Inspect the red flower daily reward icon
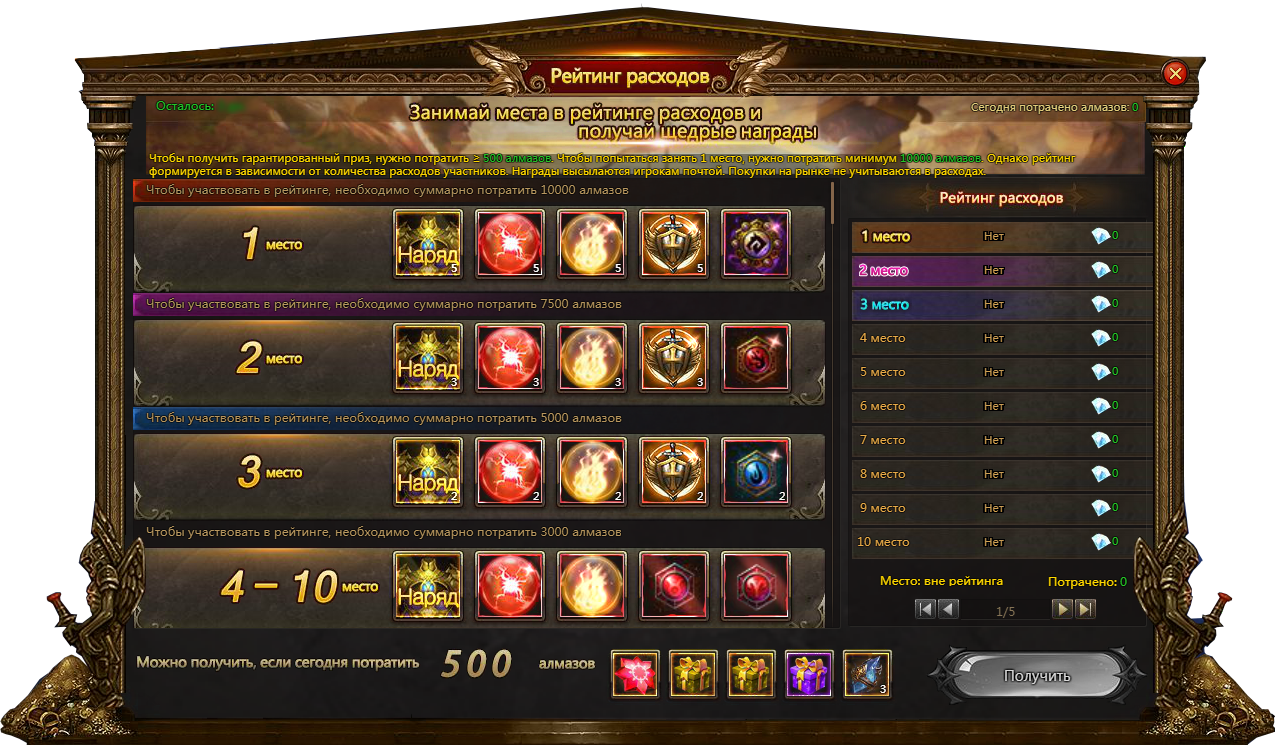The width and height of the screenshot is (1275, 745). pos(635,674)
